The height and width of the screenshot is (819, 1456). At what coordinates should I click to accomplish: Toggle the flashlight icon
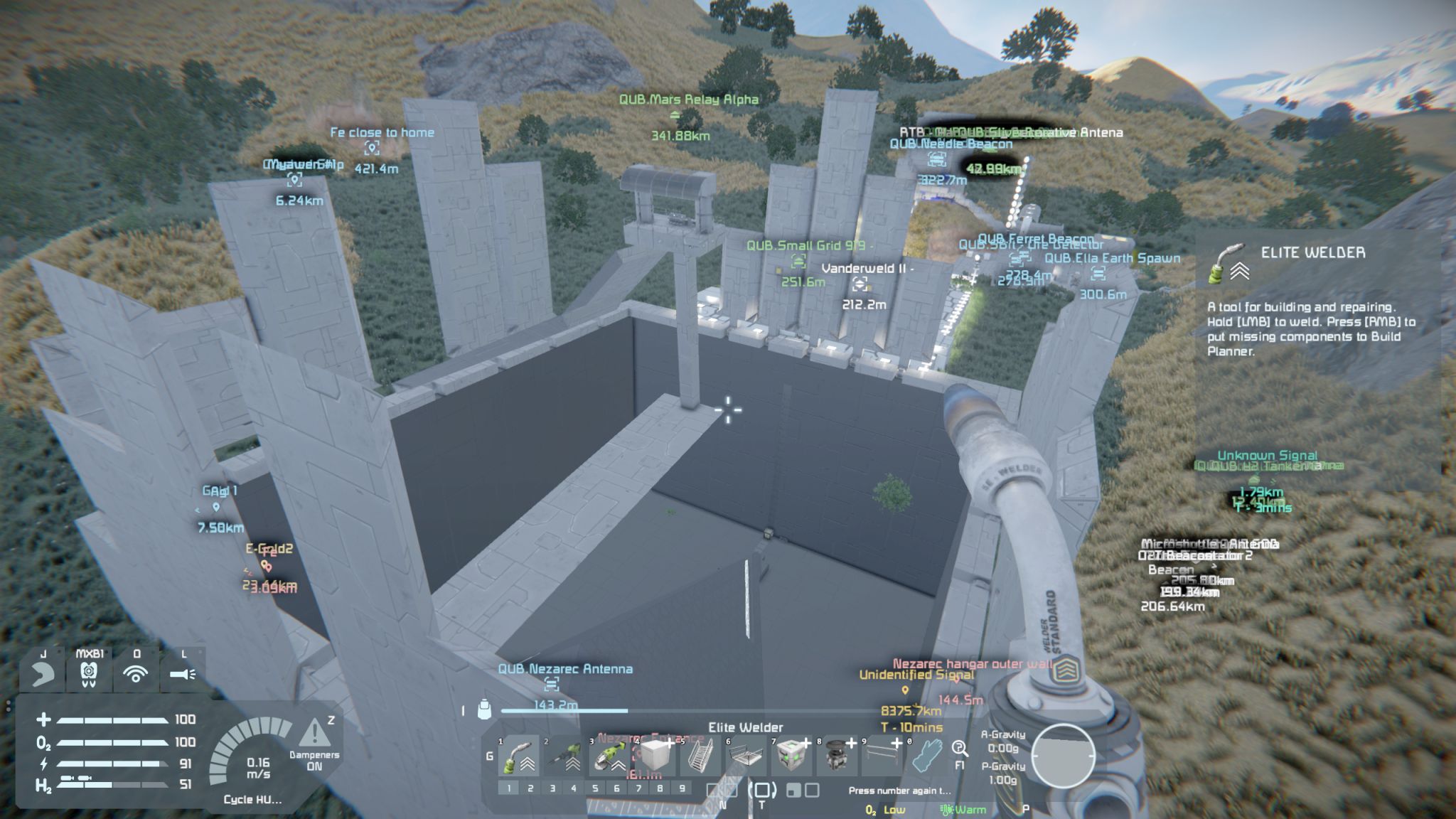click(183, 673)
